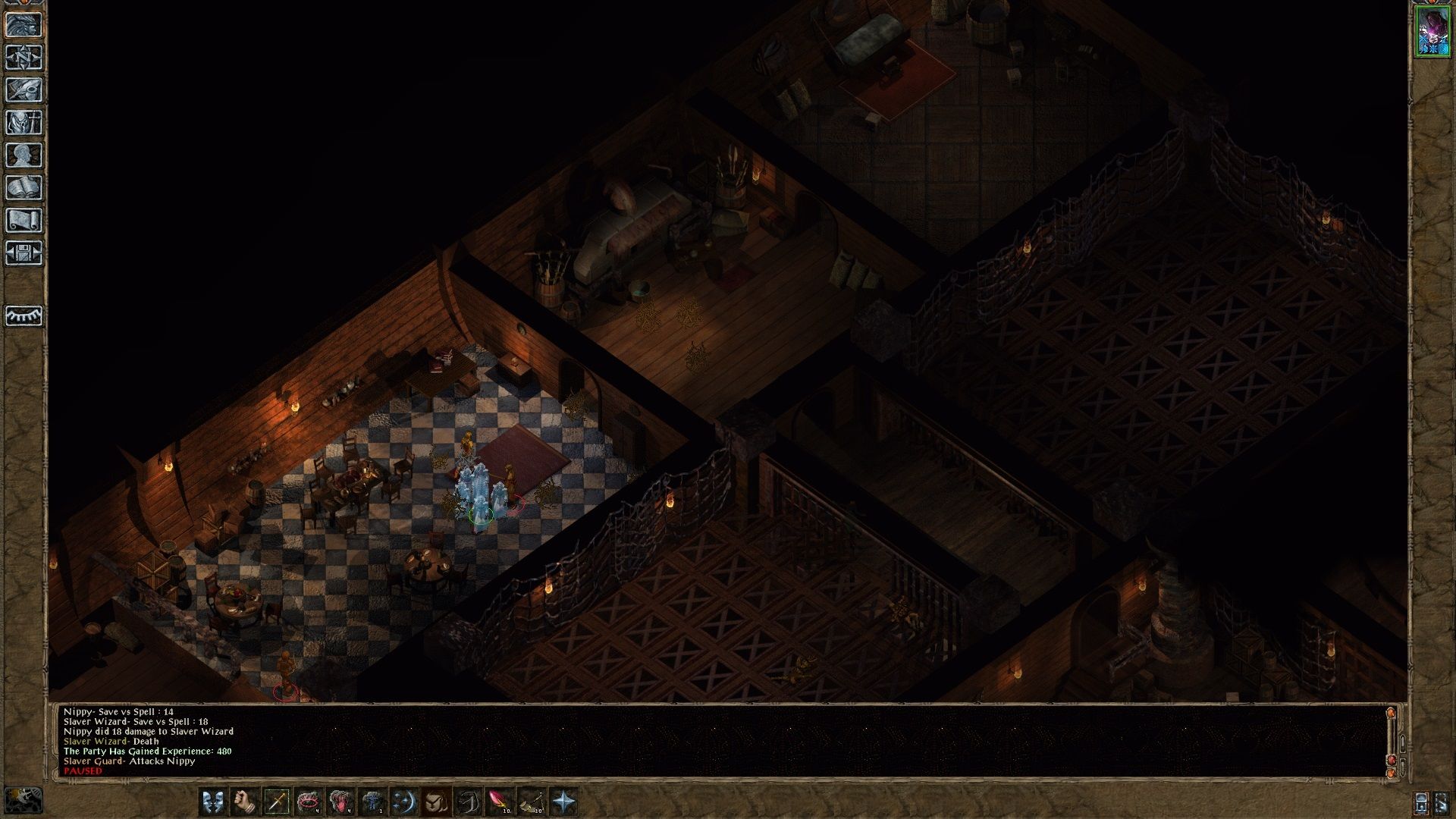Open special abilities star button

563,802
